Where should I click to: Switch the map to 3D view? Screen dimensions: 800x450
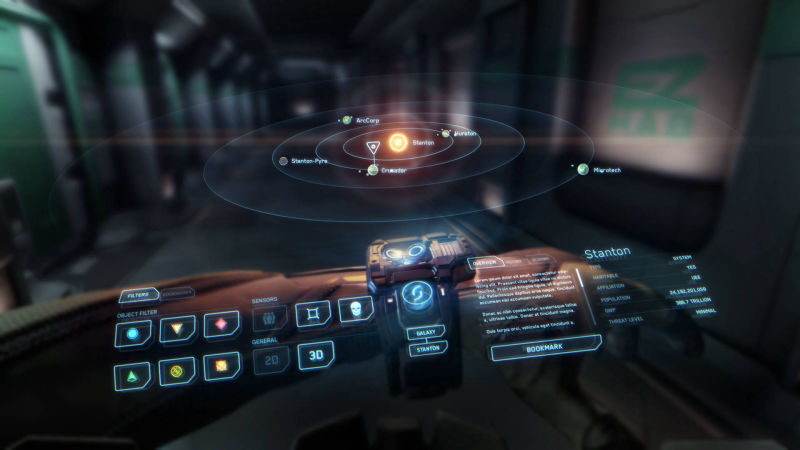[315, 355]
